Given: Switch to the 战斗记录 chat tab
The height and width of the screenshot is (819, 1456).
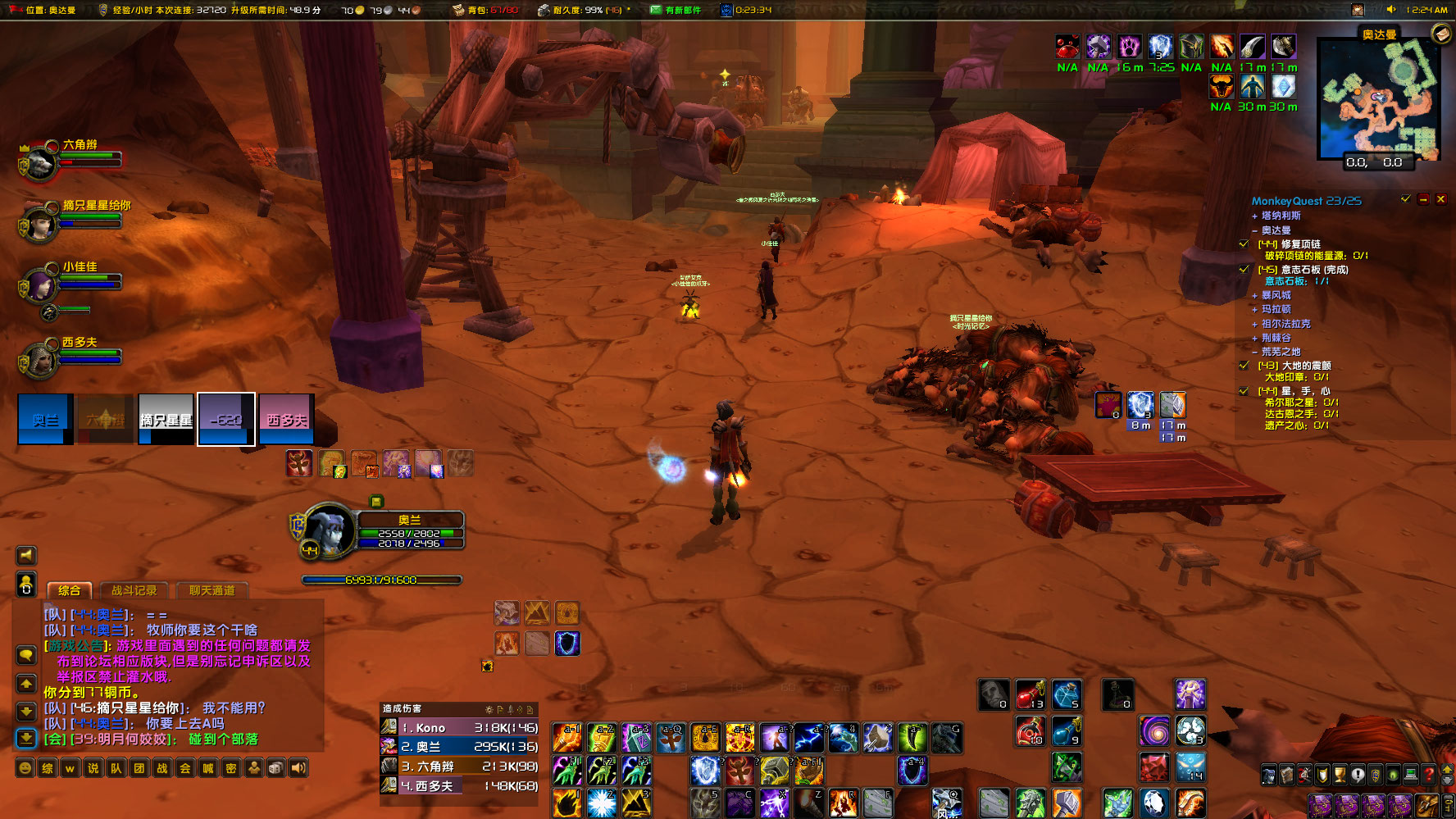Looking at the screenshot, I should [x=134, y=590].
